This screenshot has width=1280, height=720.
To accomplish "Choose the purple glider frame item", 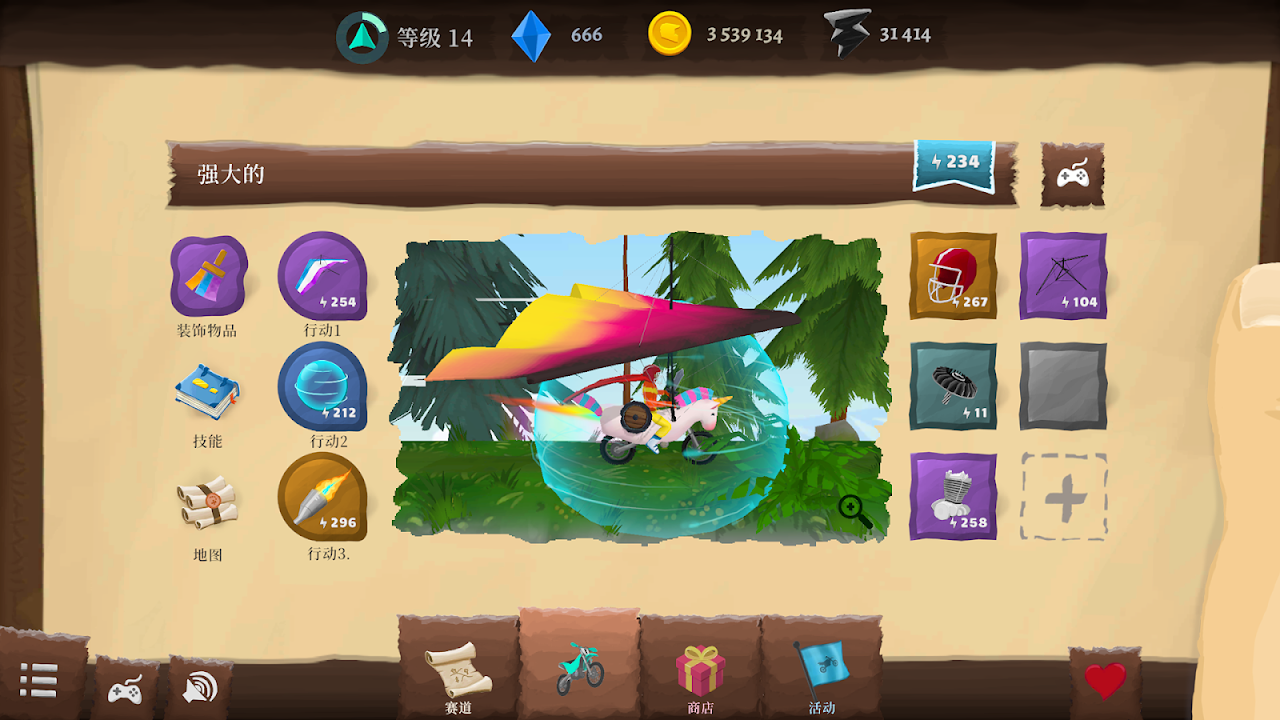I will (x=1063, y=276).
